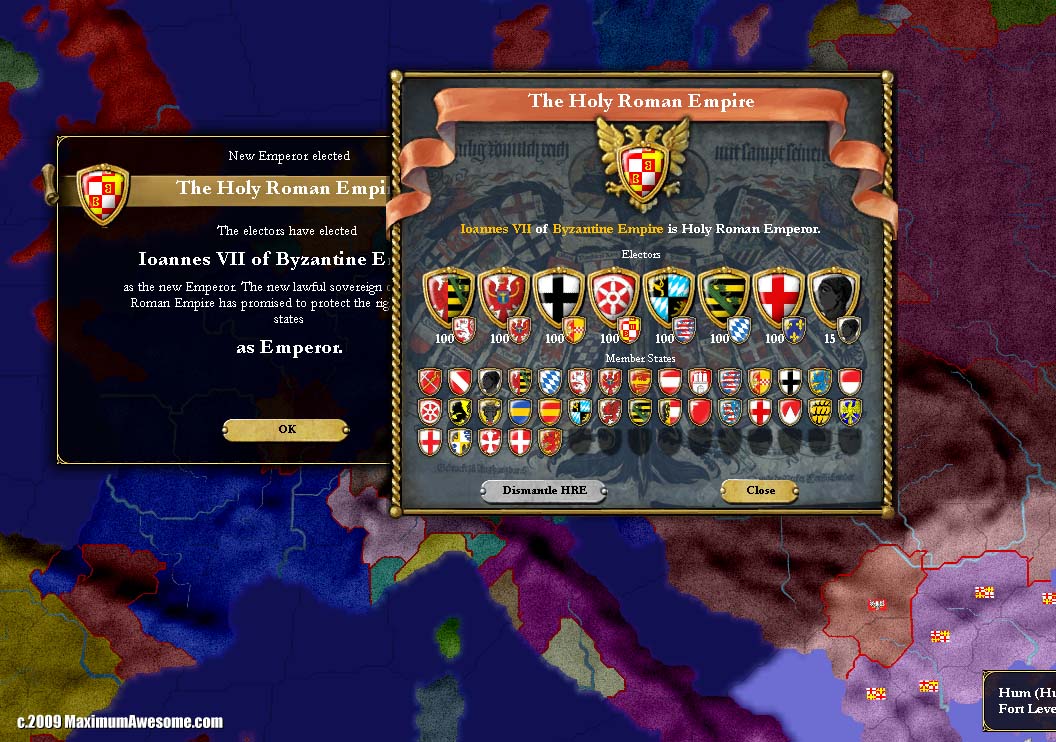This screenshot has height=742, width=1056.
Task: Click the Dismantle HRE button
Action: point(543,490)
